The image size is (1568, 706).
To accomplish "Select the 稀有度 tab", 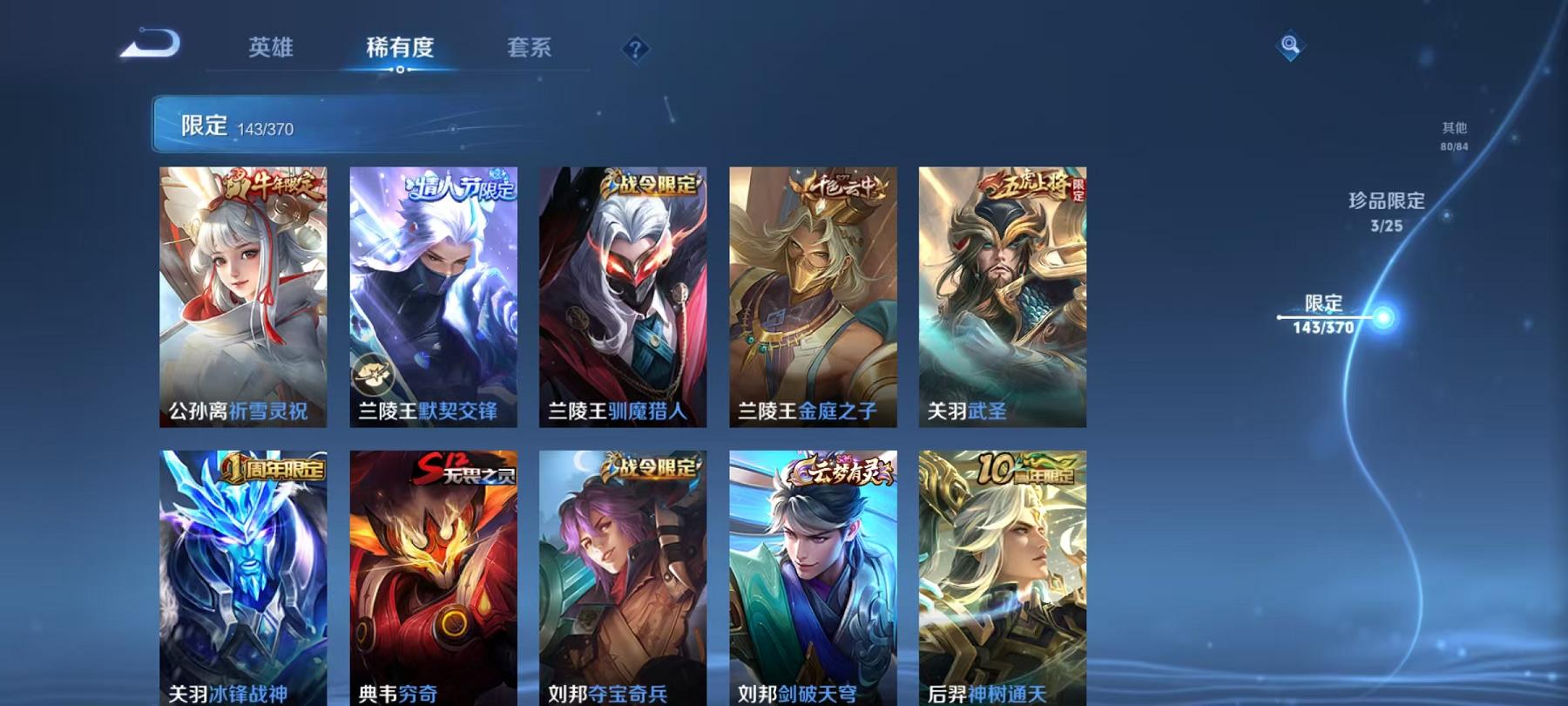I will coord(399,49).
